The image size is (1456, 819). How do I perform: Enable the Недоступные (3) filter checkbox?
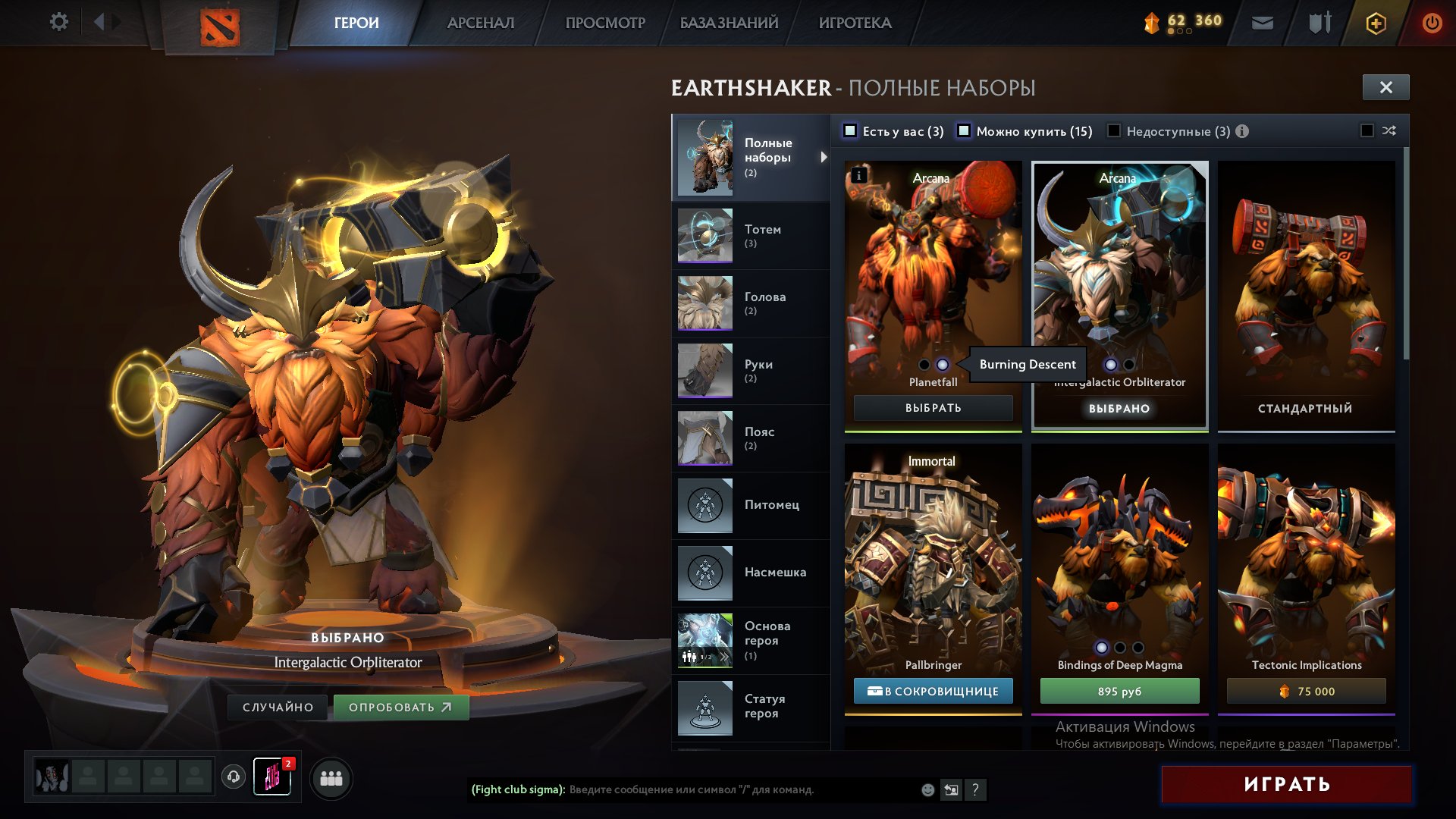click(1112, 131)
